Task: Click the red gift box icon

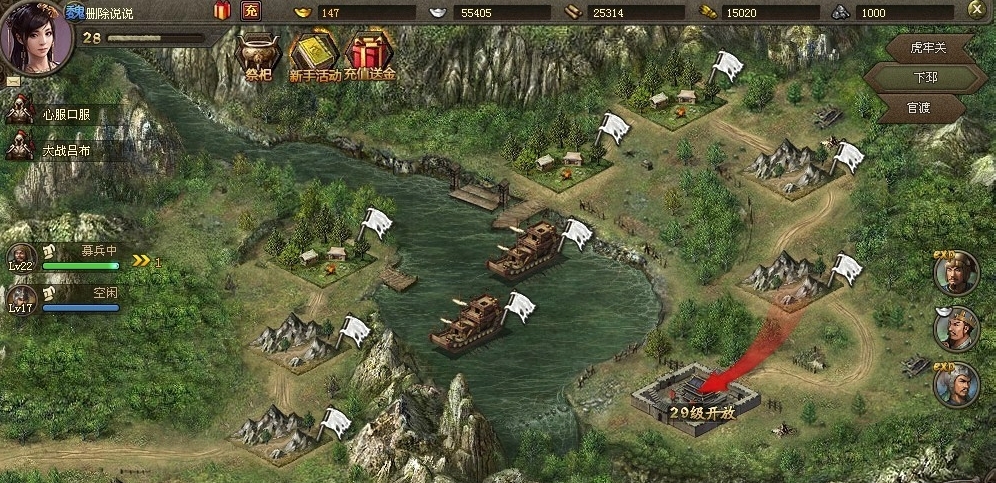Action: [222, 12]
